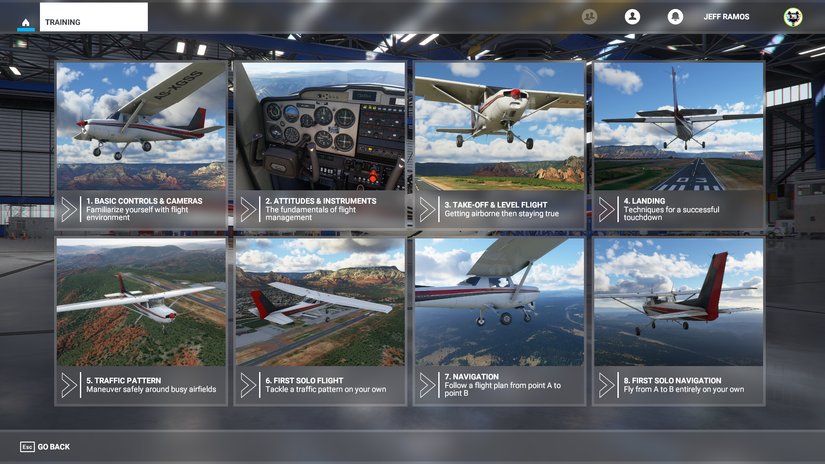Pick First Solo Navigation training

coord(678,321)
